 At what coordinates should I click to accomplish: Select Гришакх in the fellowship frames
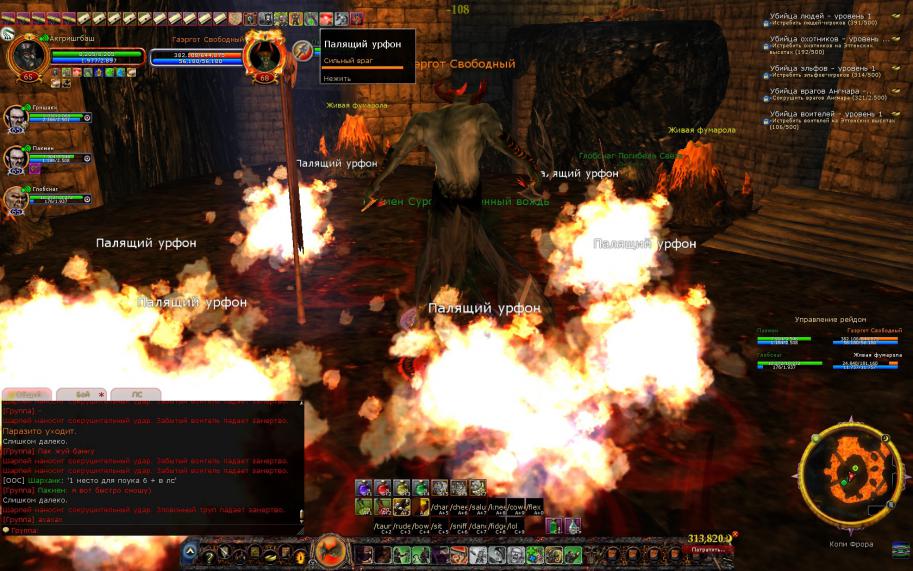pos(17,118)
